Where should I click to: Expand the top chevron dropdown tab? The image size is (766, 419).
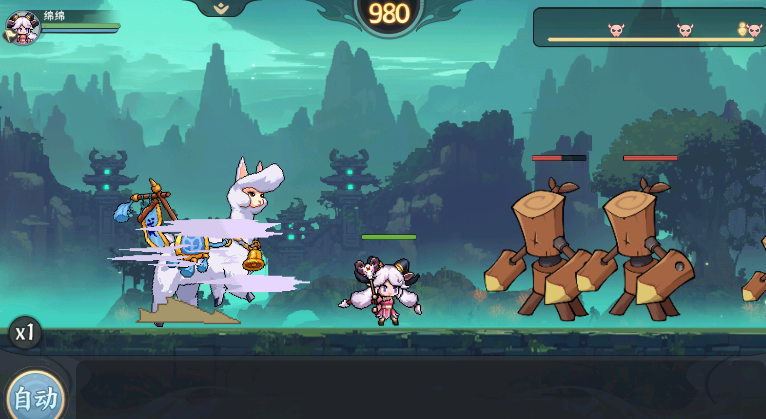[223, 7]
